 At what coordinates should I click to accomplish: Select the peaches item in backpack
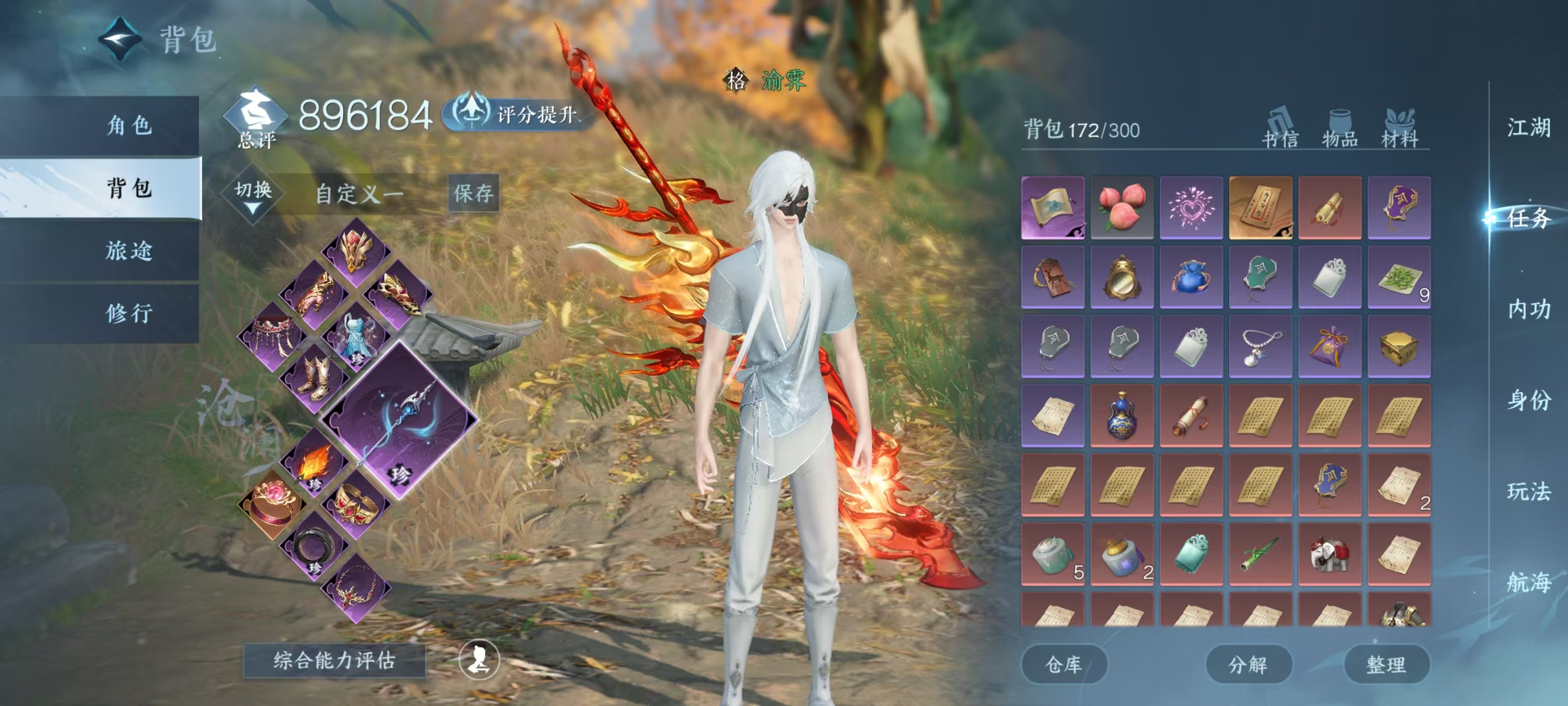coord(1122,207)
